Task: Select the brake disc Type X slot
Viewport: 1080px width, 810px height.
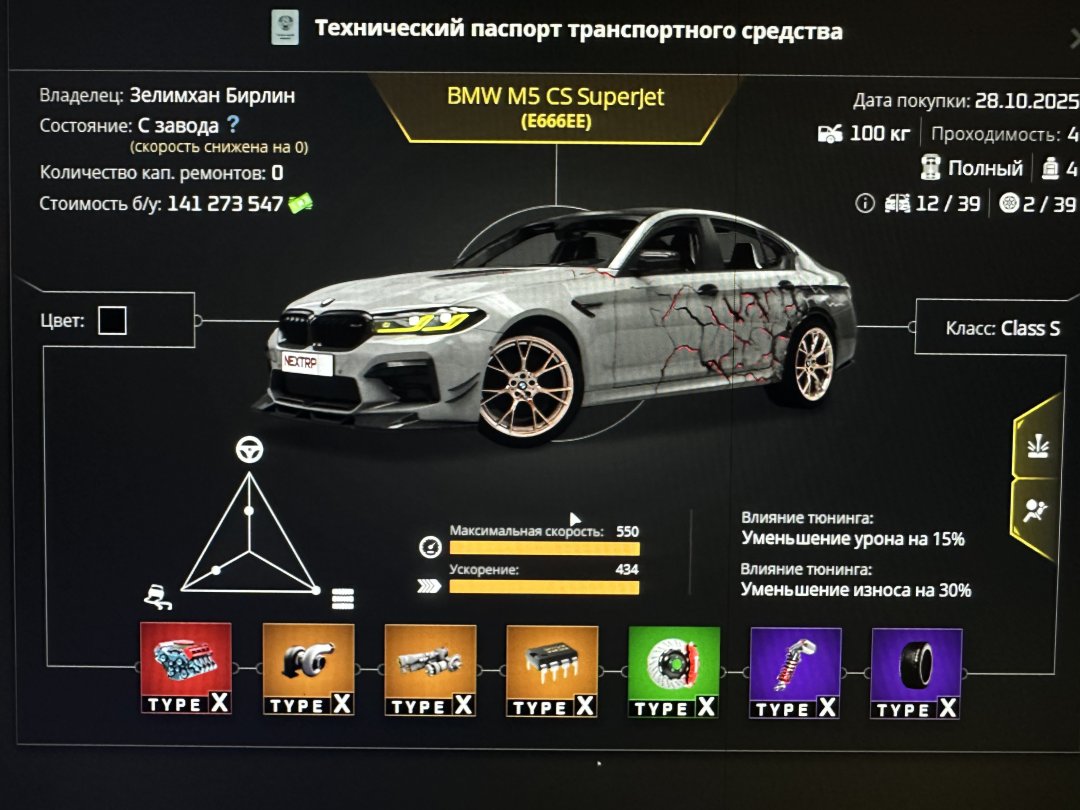Action: click(x=674, y=672)
